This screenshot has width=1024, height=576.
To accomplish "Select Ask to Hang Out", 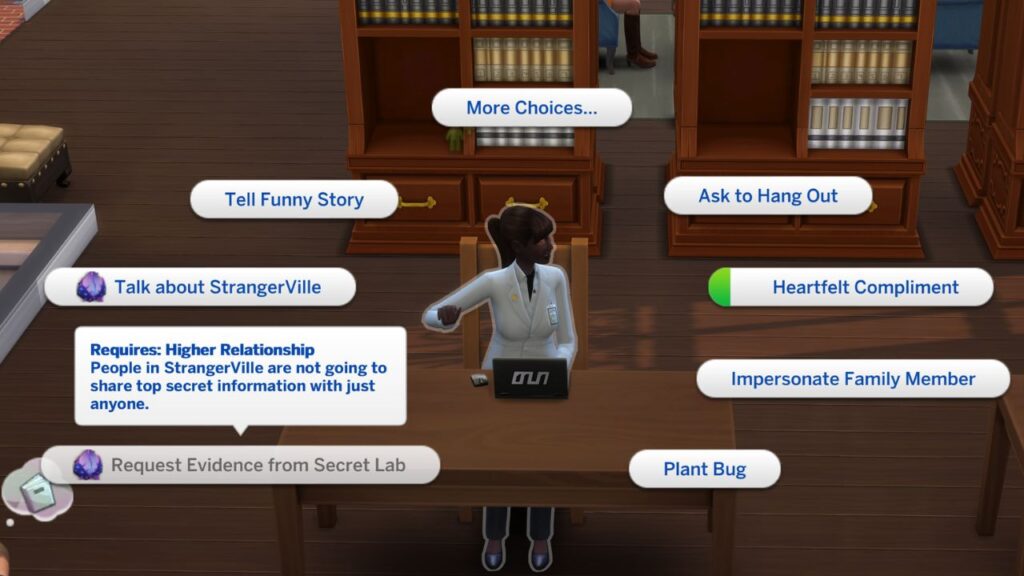I will [x=768, y=196].
